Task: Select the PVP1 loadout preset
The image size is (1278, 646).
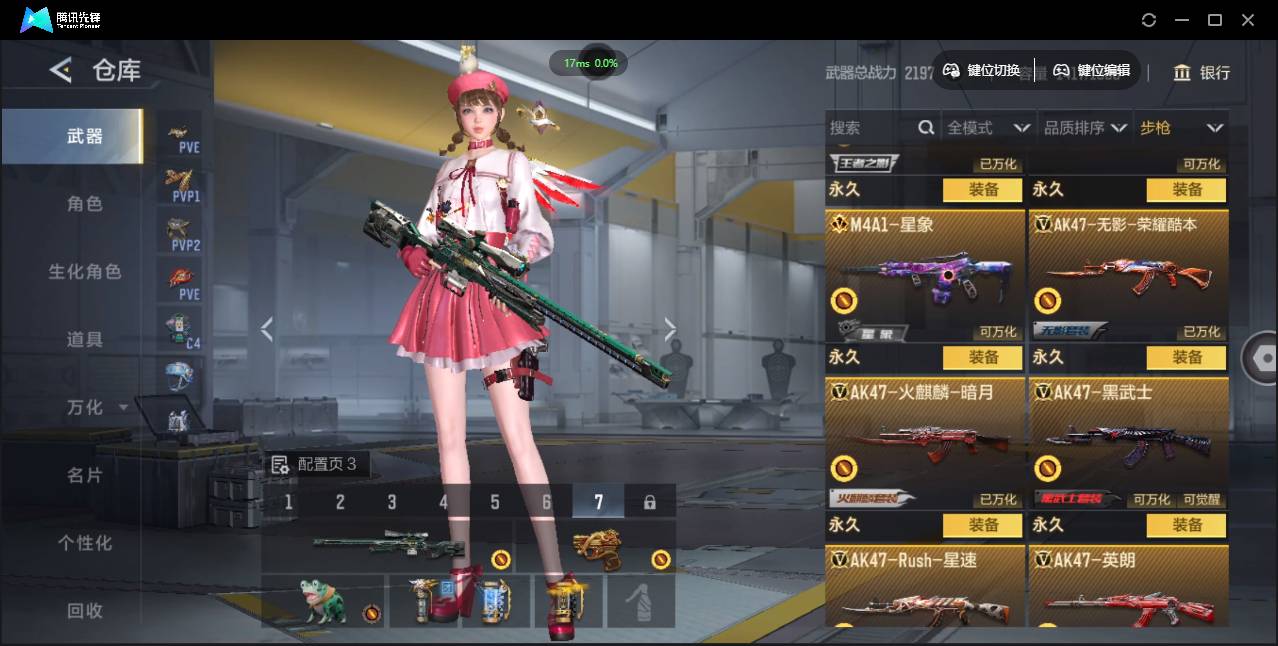Action: [180, 184]
